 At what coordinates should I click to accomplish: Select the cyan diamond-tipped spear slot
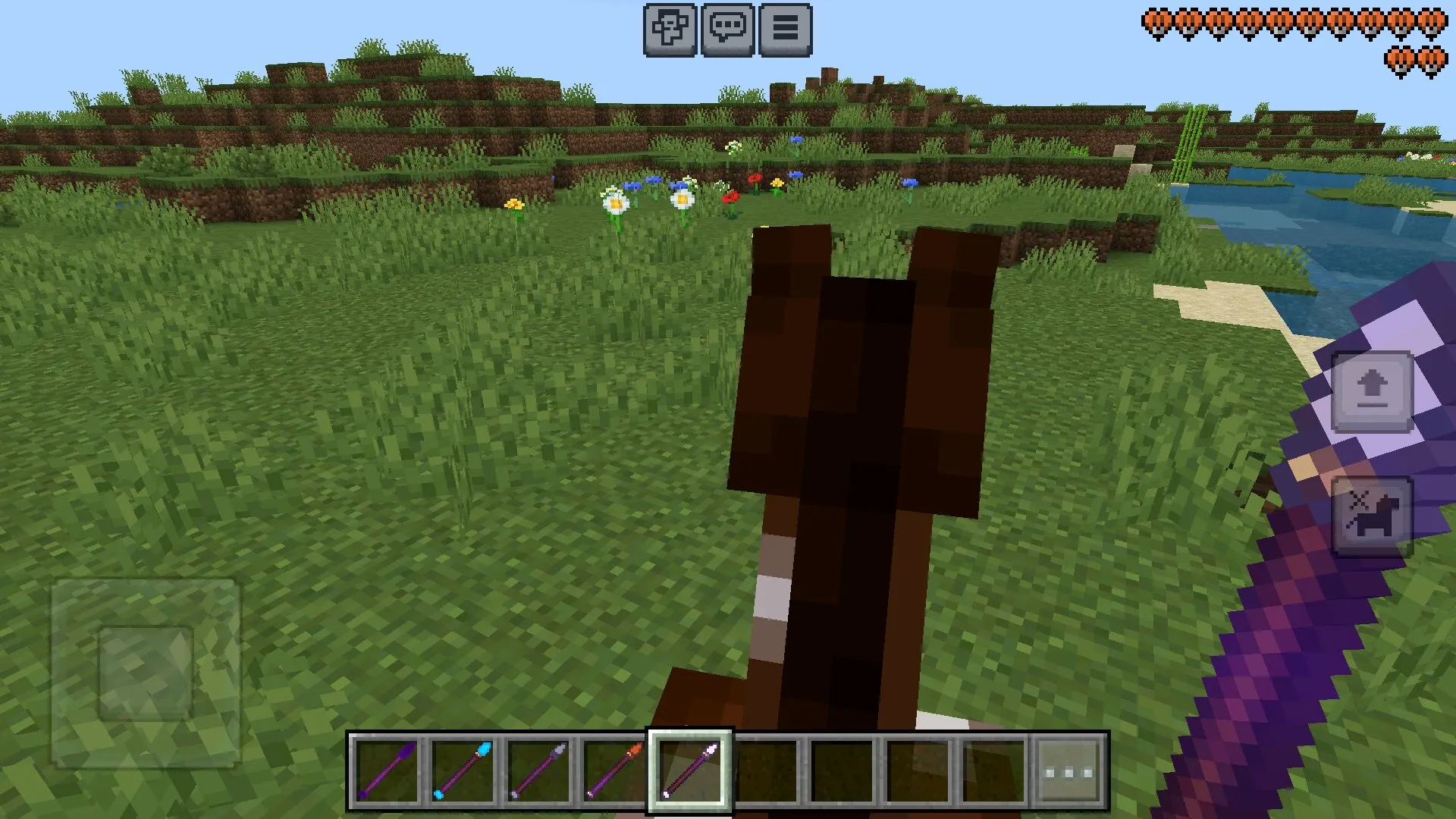[x=462, y=771]
